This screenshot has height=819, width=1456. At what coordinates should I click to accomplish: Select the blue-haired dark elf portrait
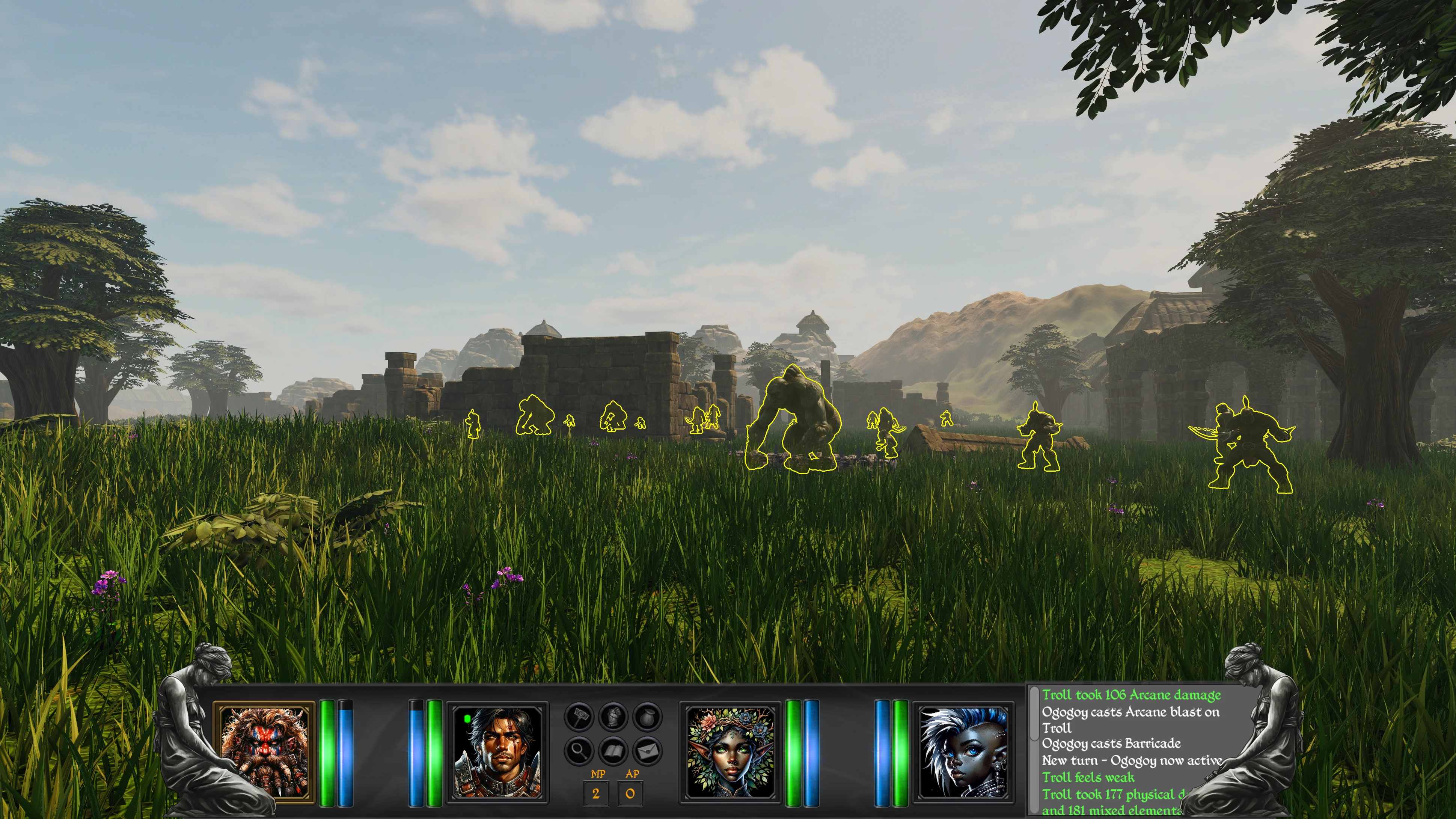(963, 751)
